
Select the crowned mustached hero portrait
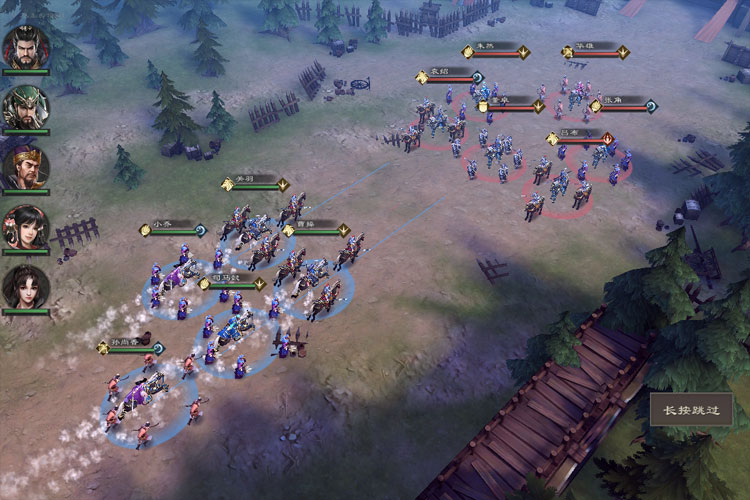pyautogui.click(x=25, y=167)
